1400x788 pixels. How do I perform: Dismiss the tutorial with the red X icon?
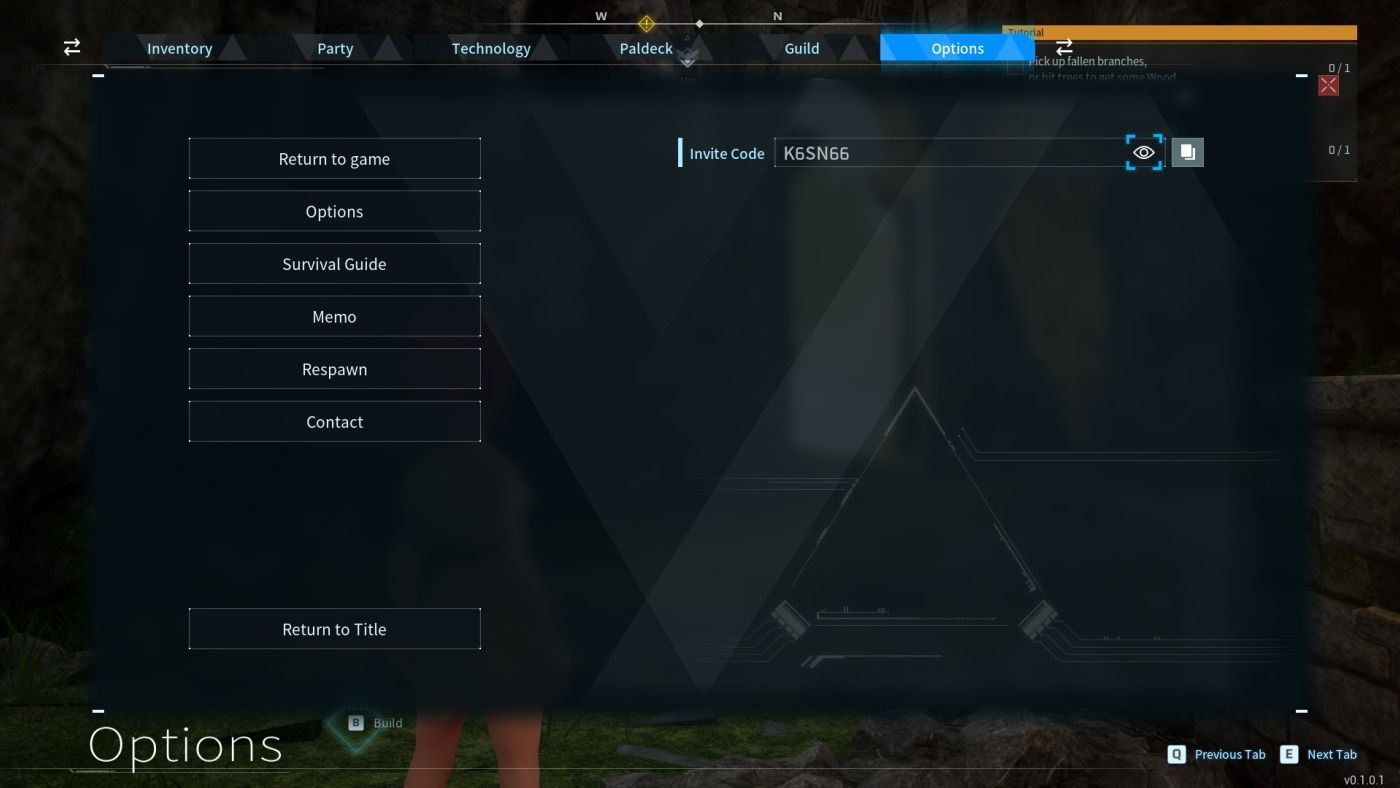(x=1327, y=85)
